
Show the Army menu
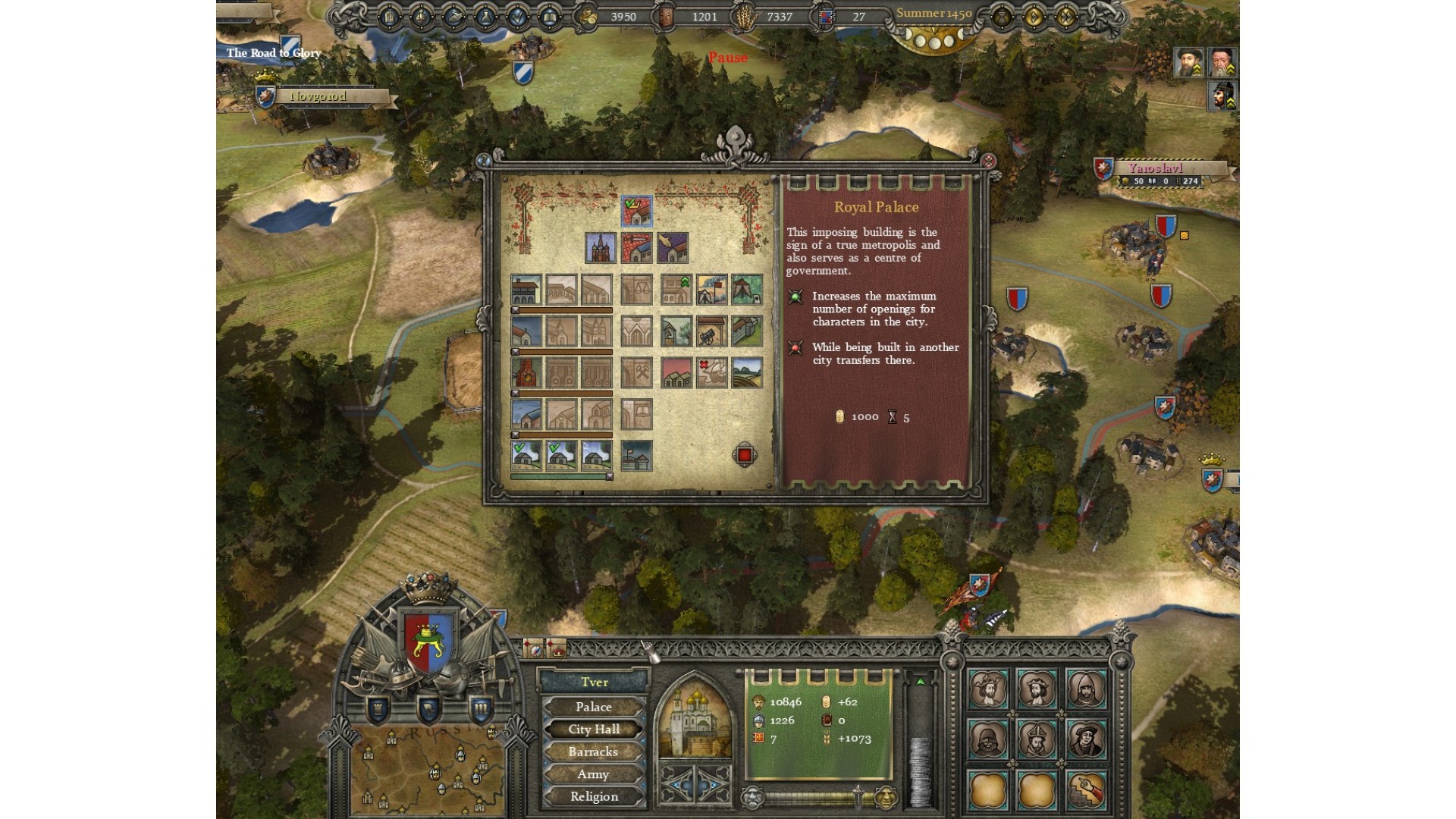[594, 774]
